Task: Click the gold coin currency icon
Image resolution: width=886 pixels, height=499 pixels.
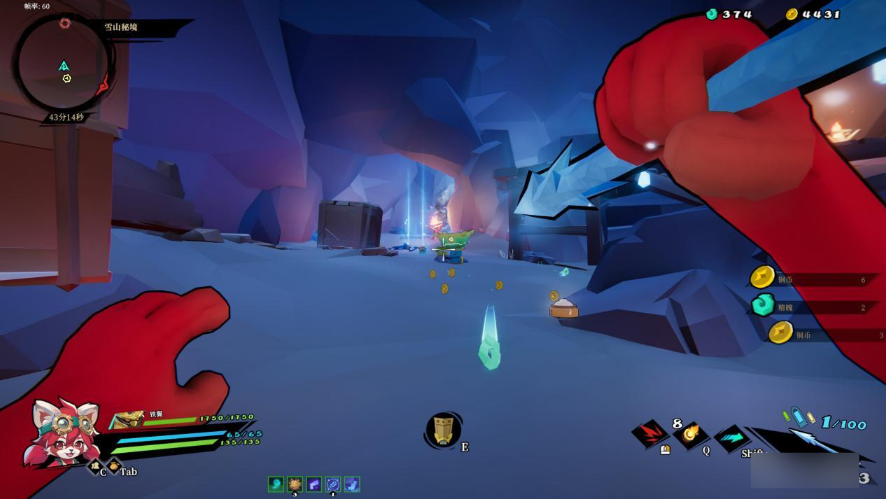Action: pyautogui.click(x=792, y=14)
